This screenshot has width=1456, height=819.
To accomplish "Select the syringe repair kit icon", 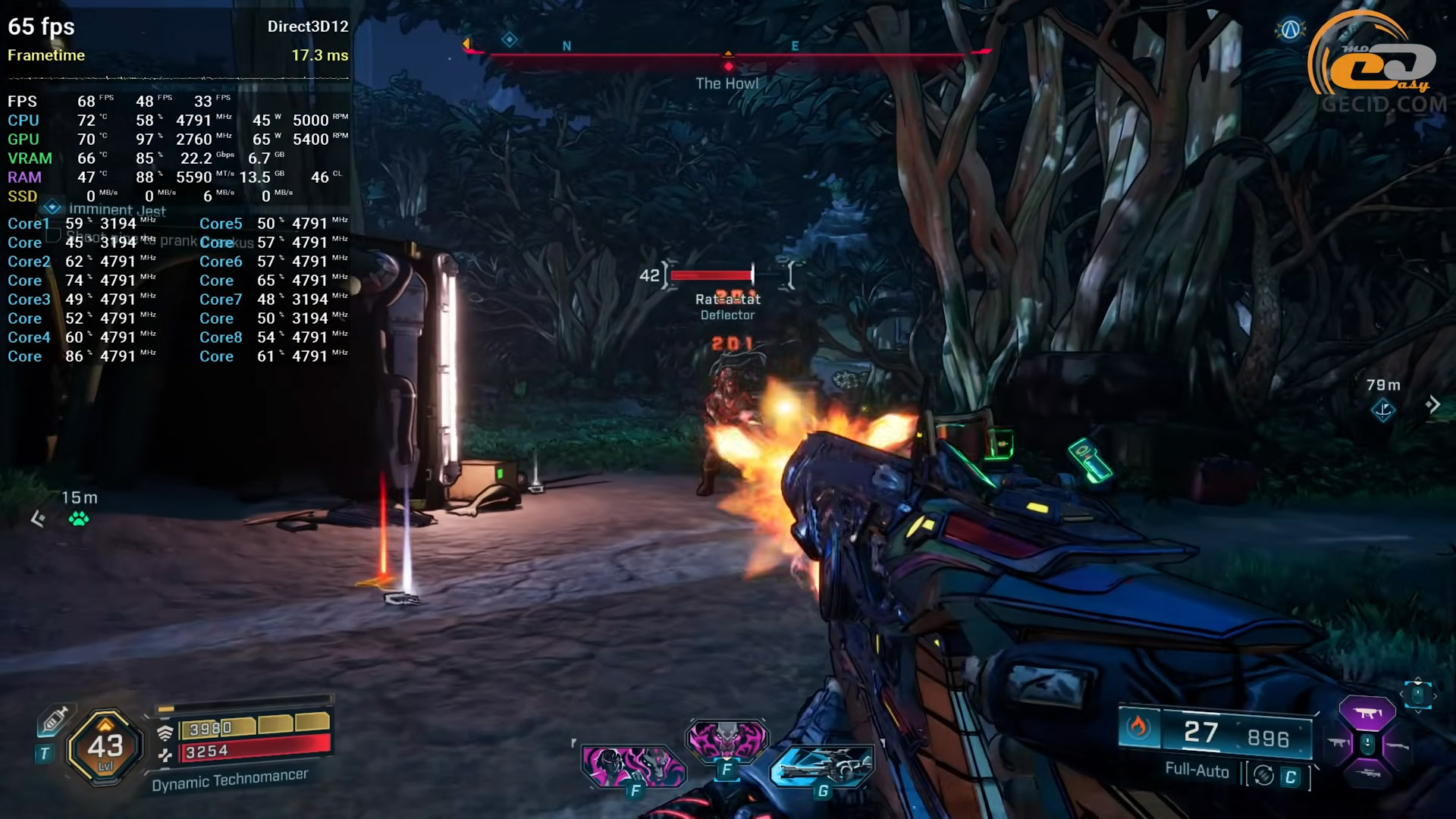I will point(54,720).
